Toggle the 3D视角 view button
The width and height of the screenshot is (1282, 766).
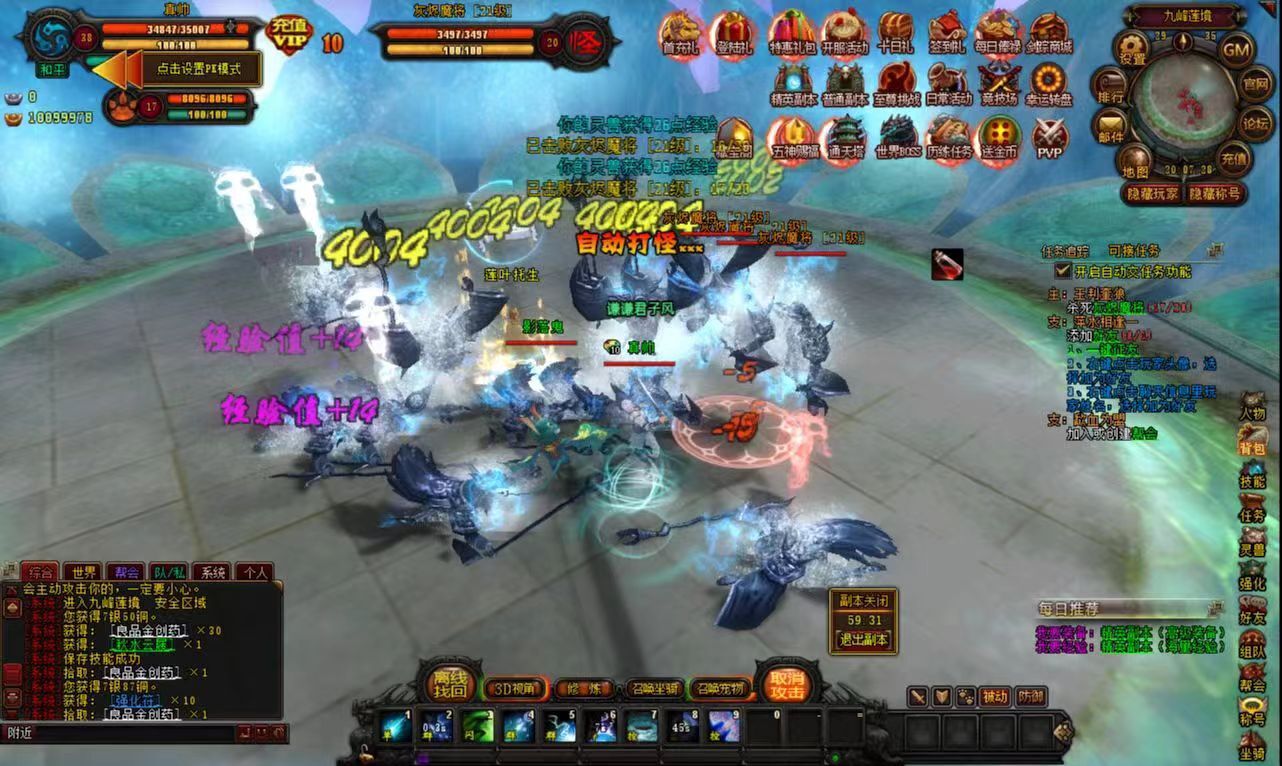516,689
